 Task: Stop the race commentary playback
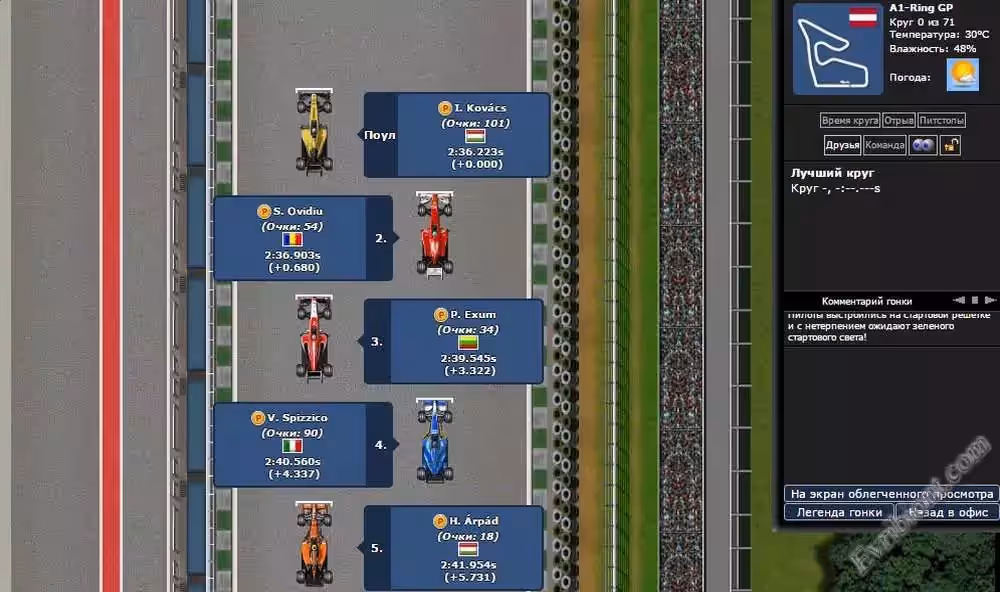click(974, 300)
